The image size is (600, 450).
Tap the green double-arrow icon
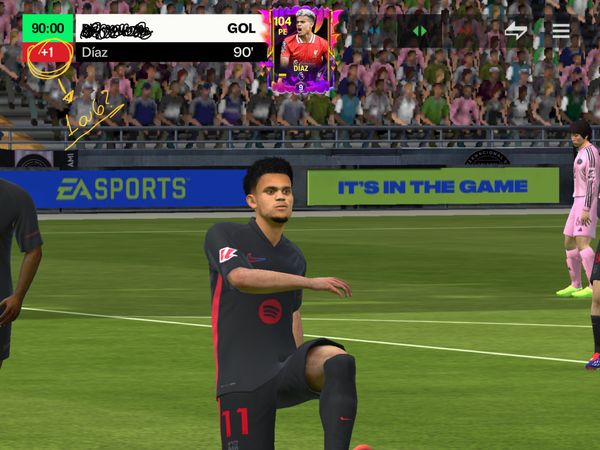pos(420,31)
